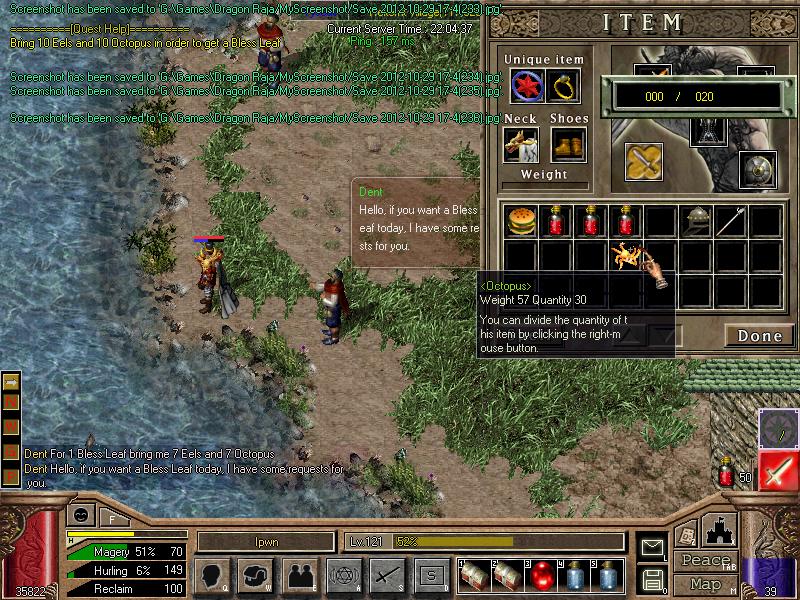Select the helmet in the inventory grid
The width and height of the screenshot is (800, 600).
[696, 219]
